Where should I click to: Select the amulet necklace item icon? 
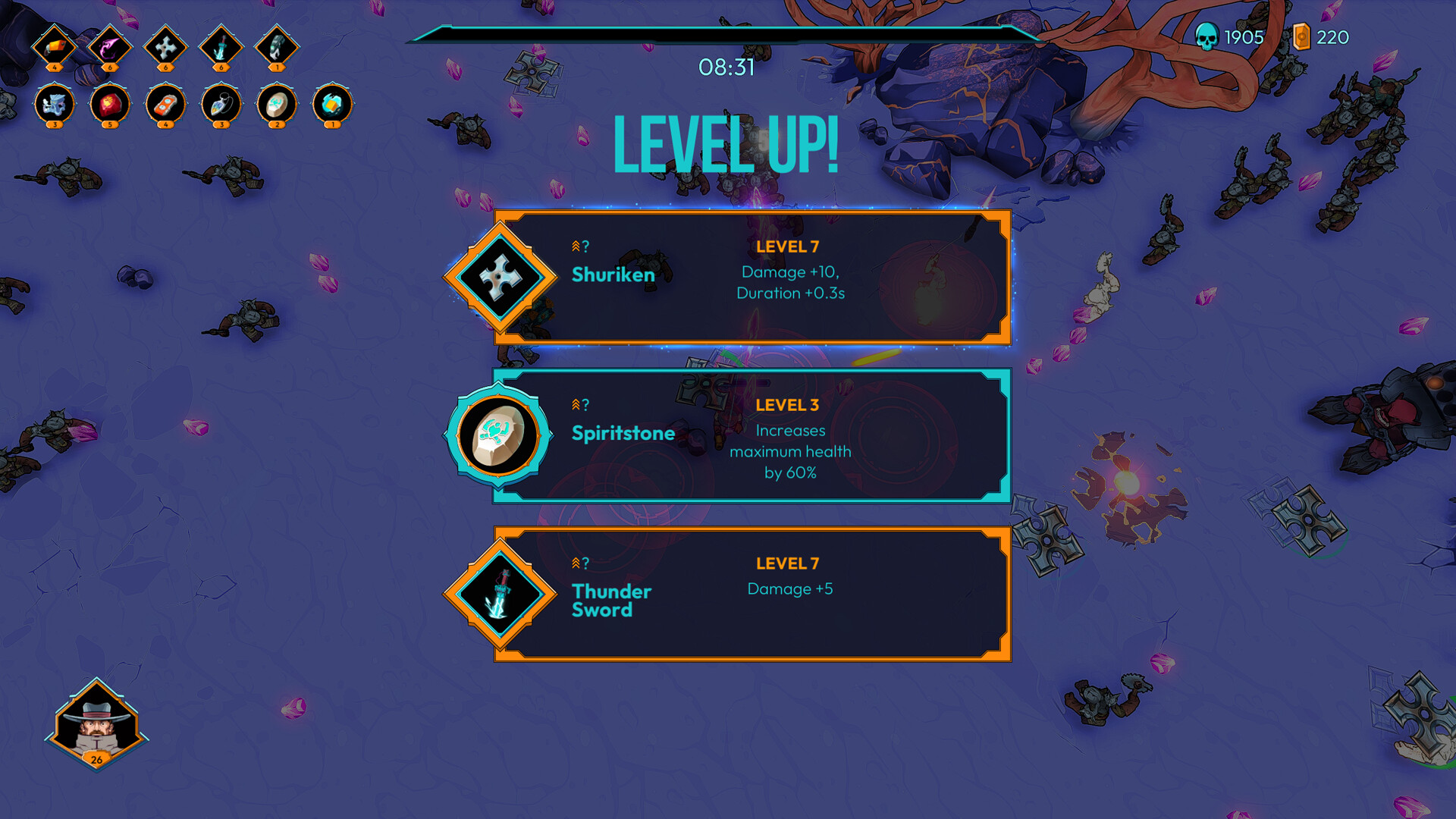[221, 106]
